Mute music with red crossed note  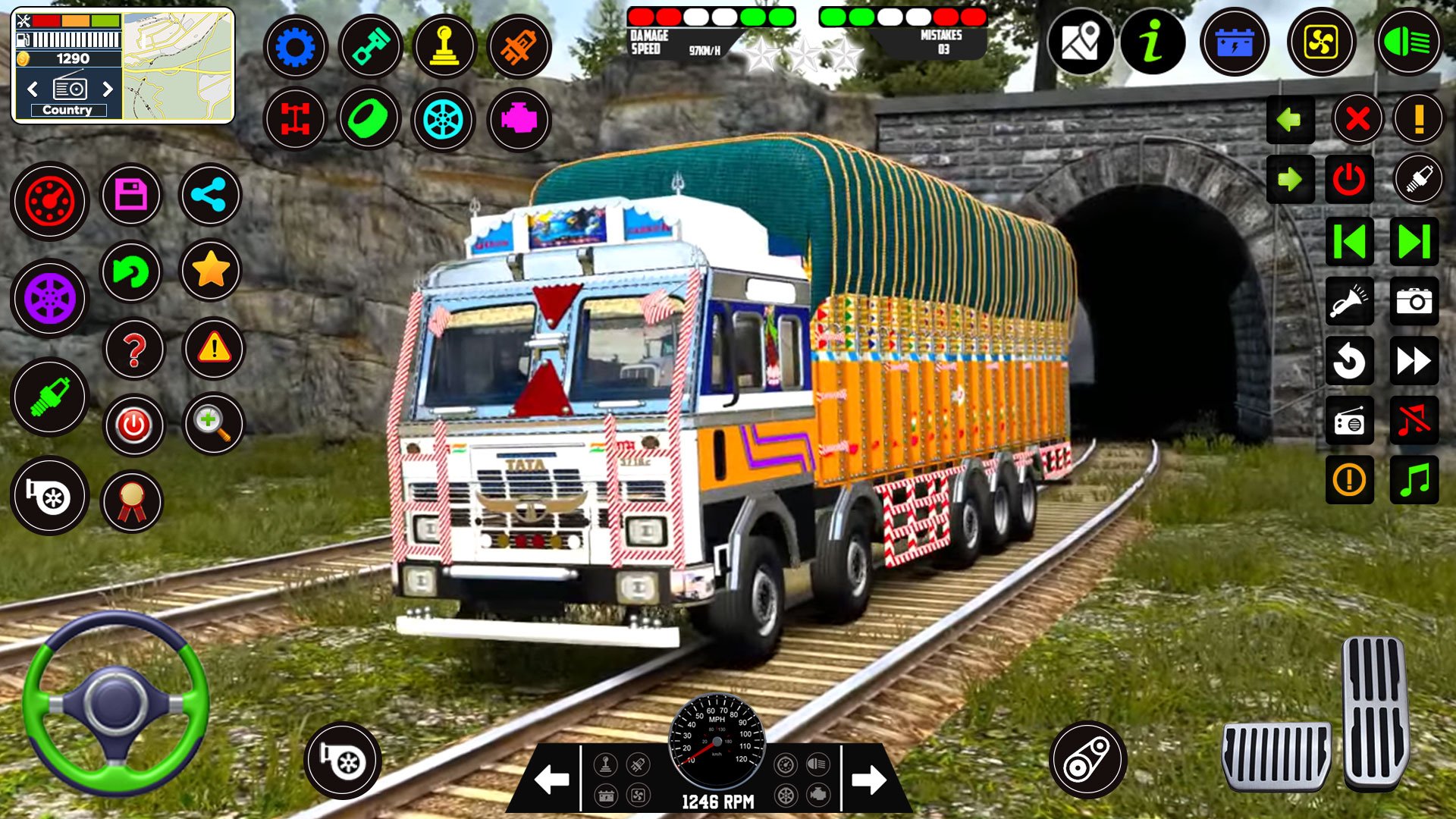(1414, 420)
